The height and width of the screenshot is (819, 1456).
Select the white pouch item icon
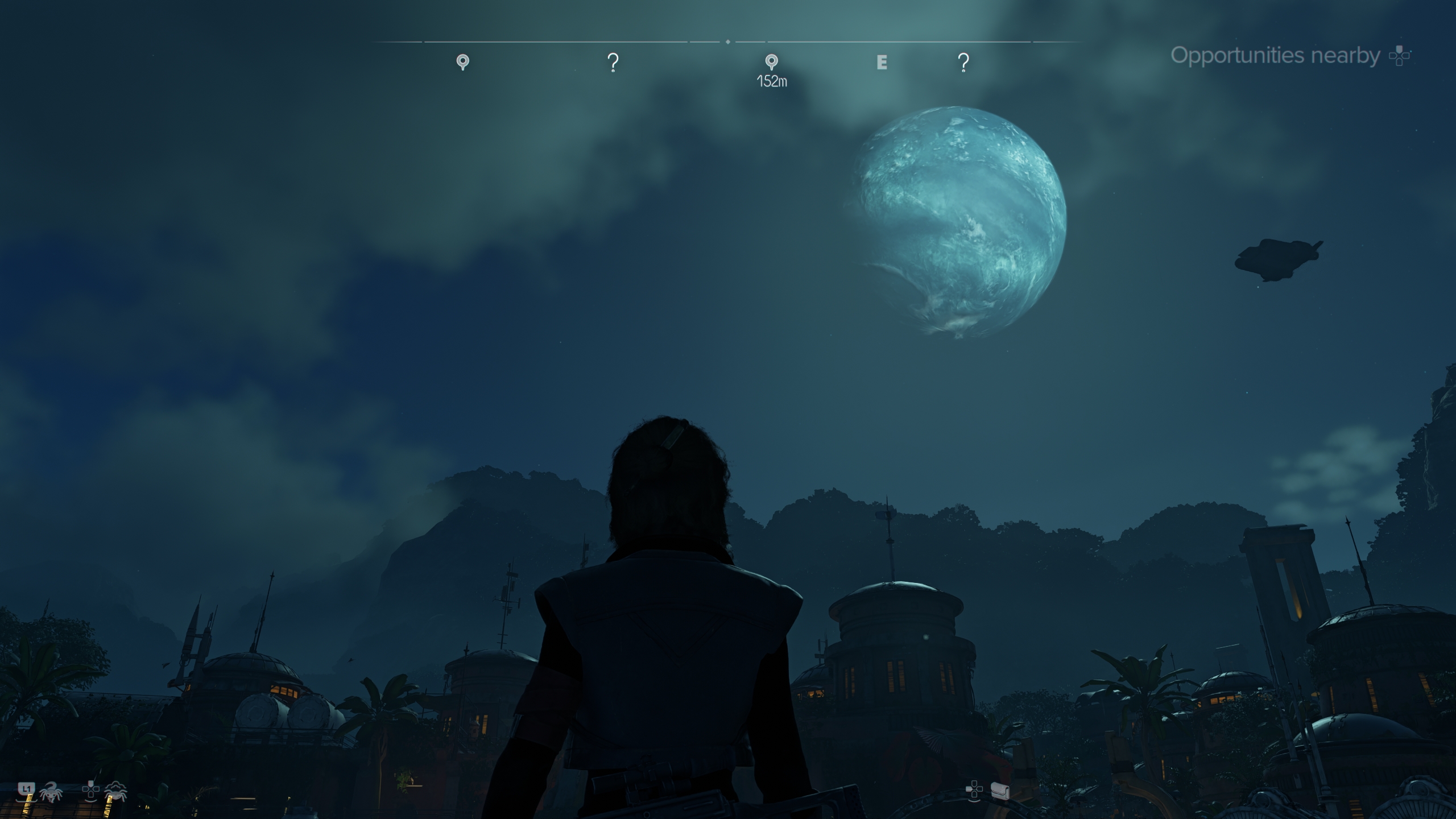tap(1000, 791)
